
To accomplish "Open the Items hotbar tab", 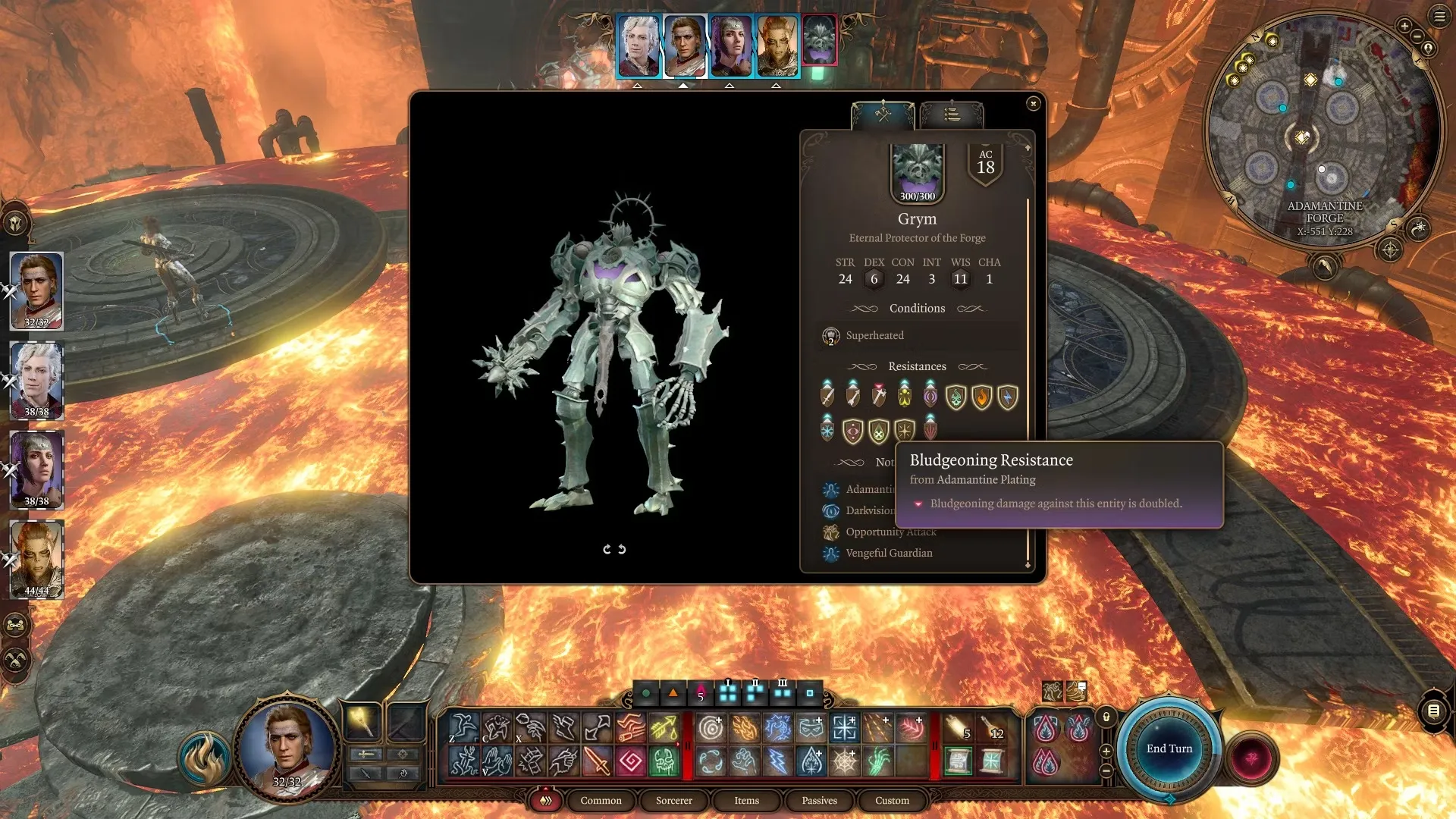I will click(746, 801).
